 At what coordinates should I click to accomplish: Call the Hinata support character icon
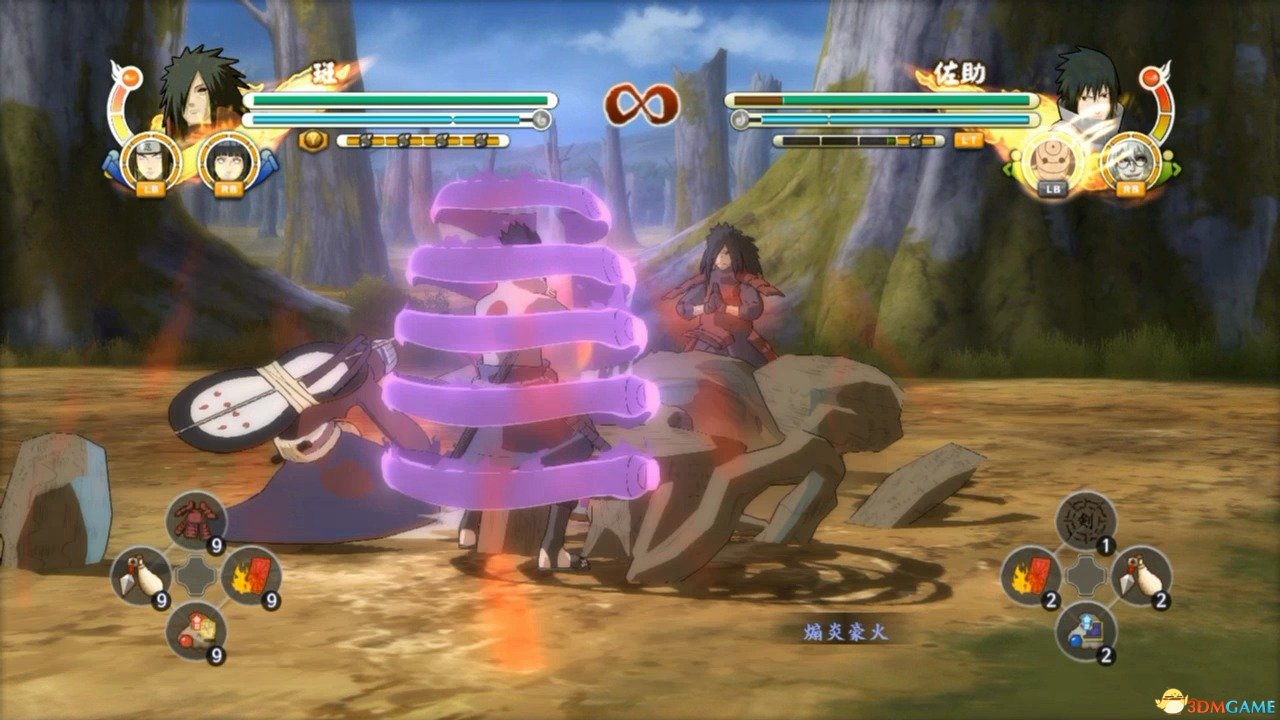(x=226, y=158)
